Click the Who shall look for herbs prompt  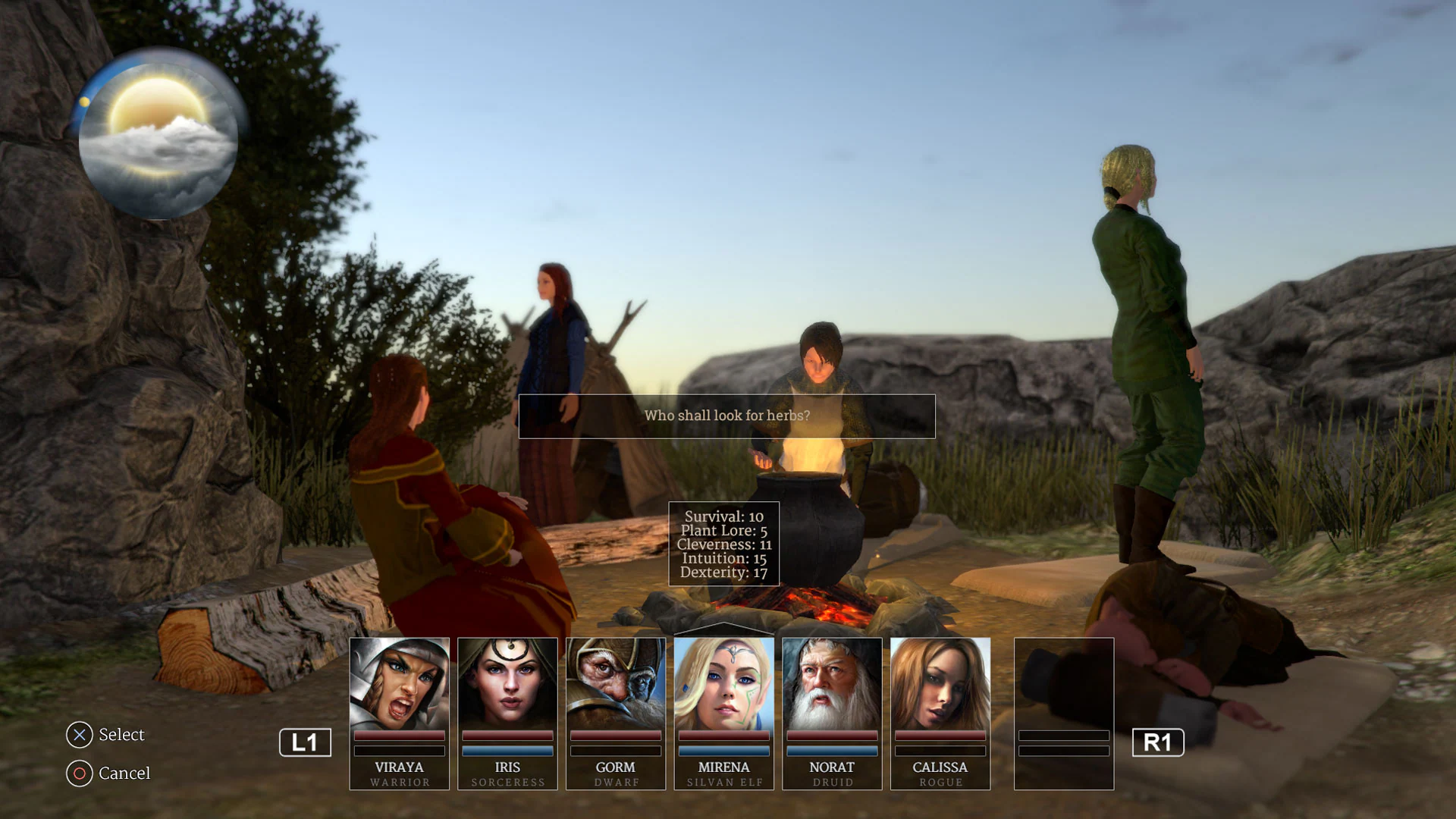click(x=726, y=416)
